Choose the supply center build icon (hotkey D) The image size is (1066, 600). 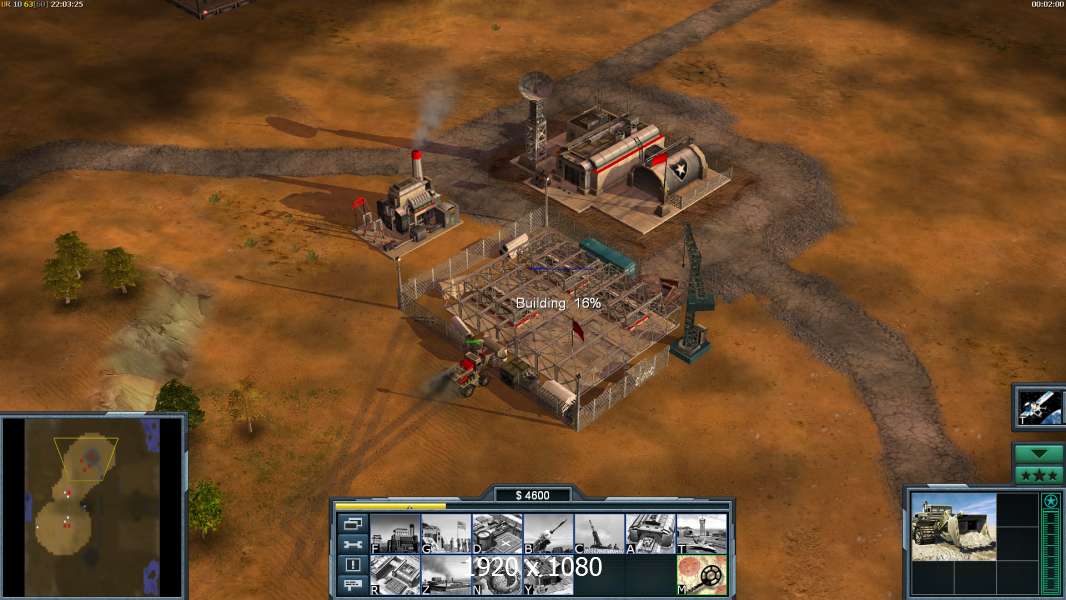pyautogui.click(x=497, y=533)
